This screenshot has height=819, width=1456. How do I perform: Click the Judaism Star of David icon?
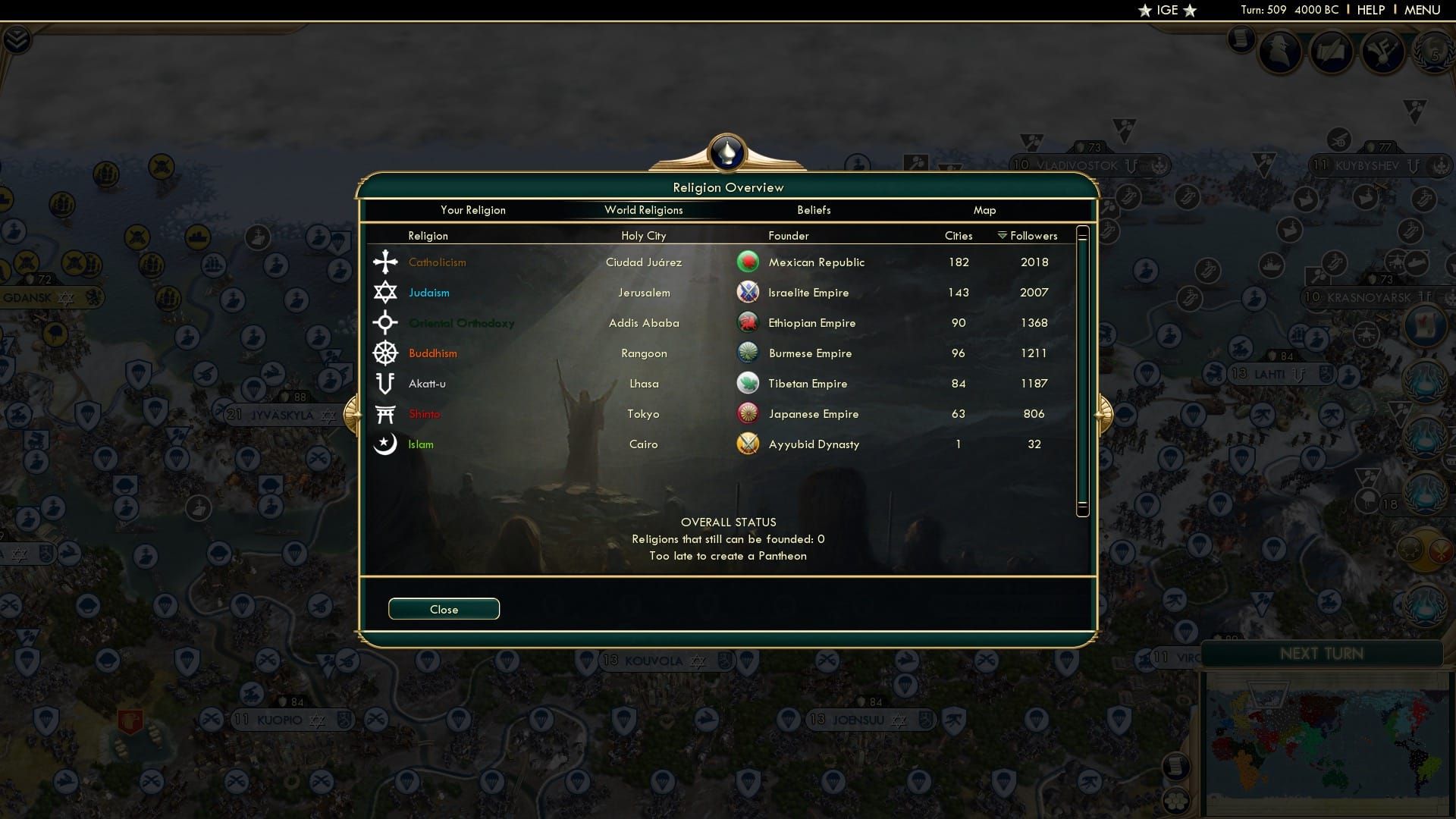(385, 292)
